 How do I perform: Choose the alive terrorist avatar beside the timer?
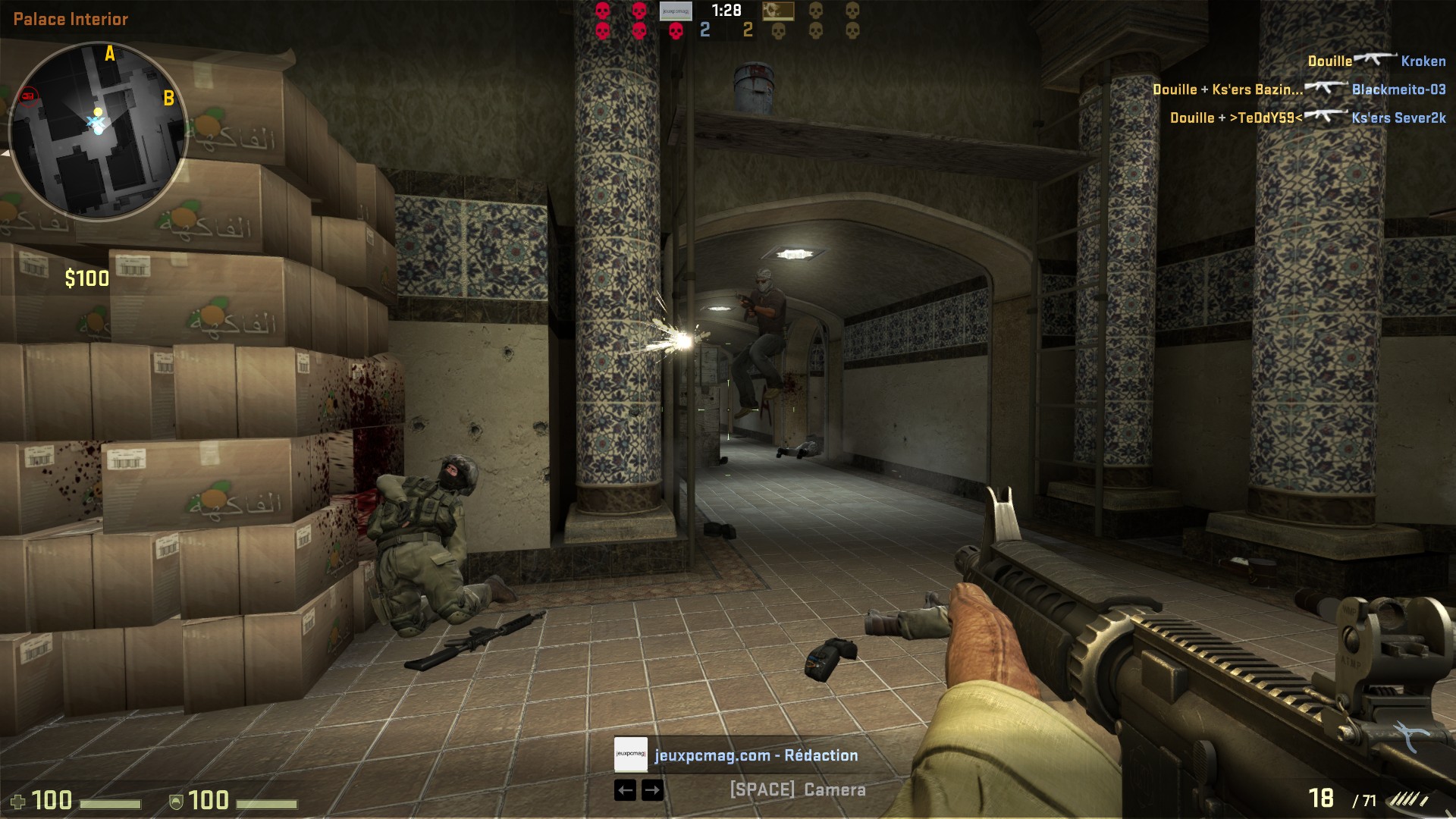[777, 11]
